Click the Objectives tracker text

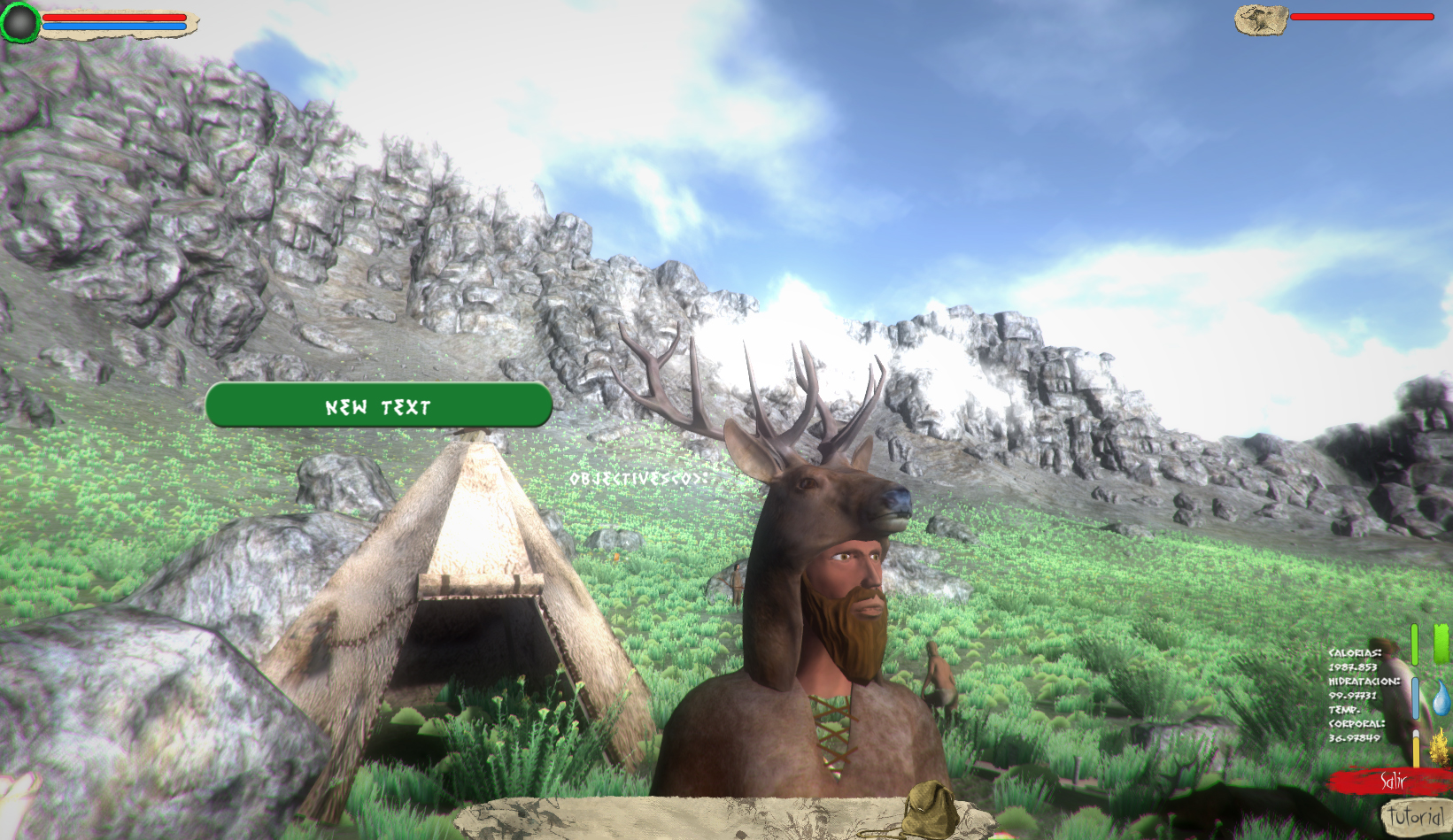pyautogui.click(x=639, y=479)
